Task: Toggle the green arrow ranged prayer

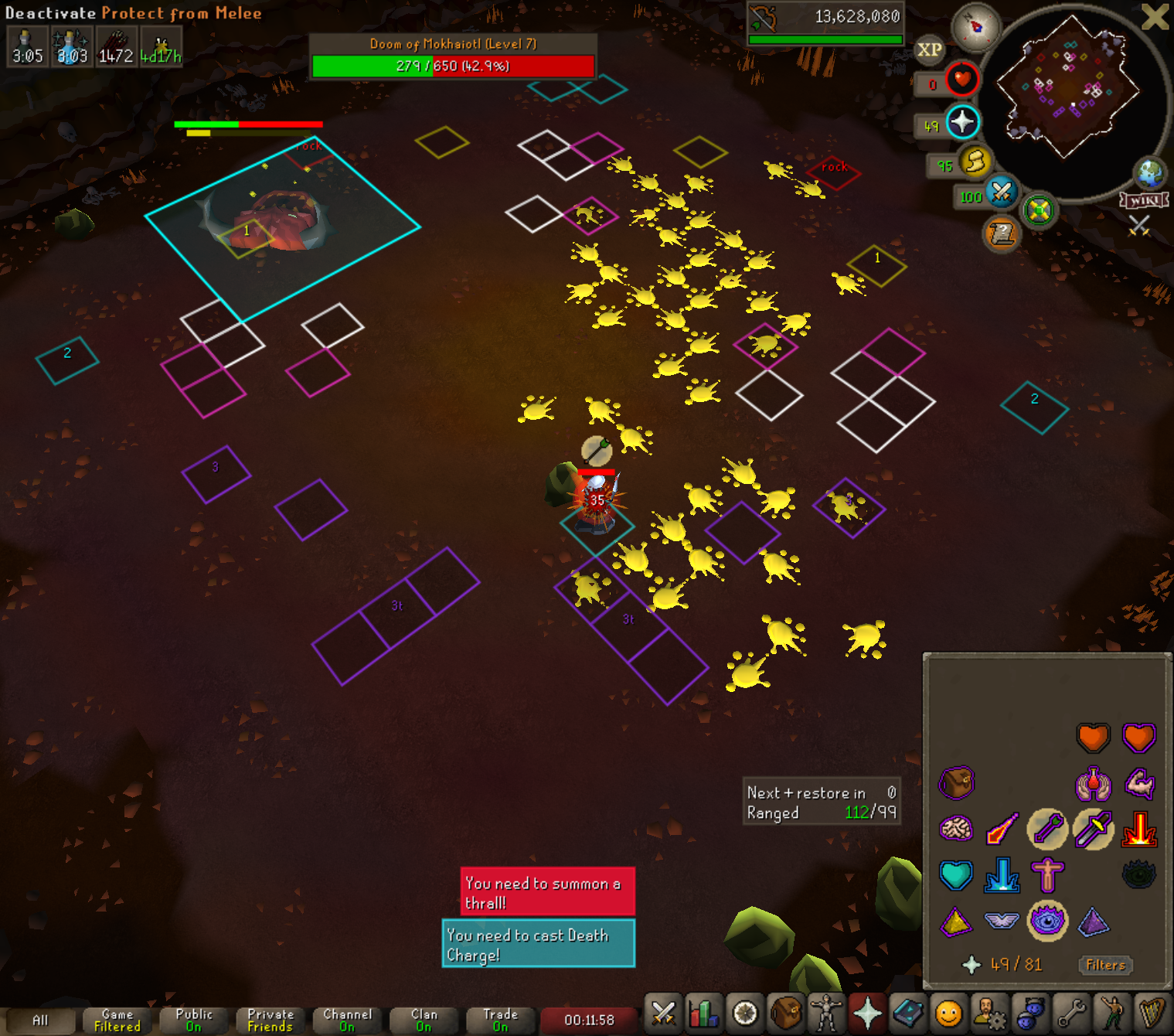Action: [x=1047, y=830]
